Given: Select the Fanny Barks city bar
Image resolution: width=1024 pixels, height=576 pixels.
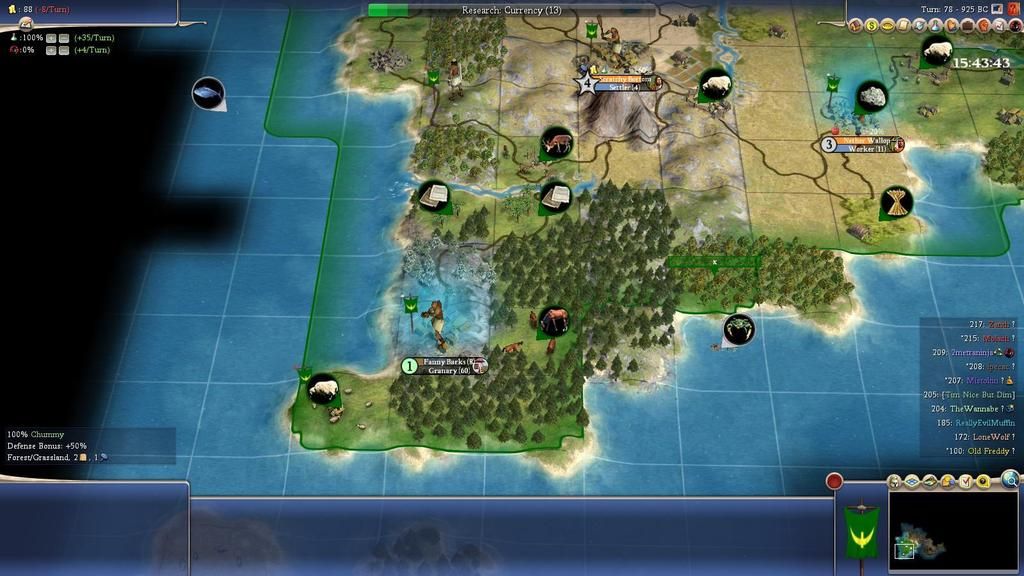Looking at the screenshot, I should click(446, 366).
